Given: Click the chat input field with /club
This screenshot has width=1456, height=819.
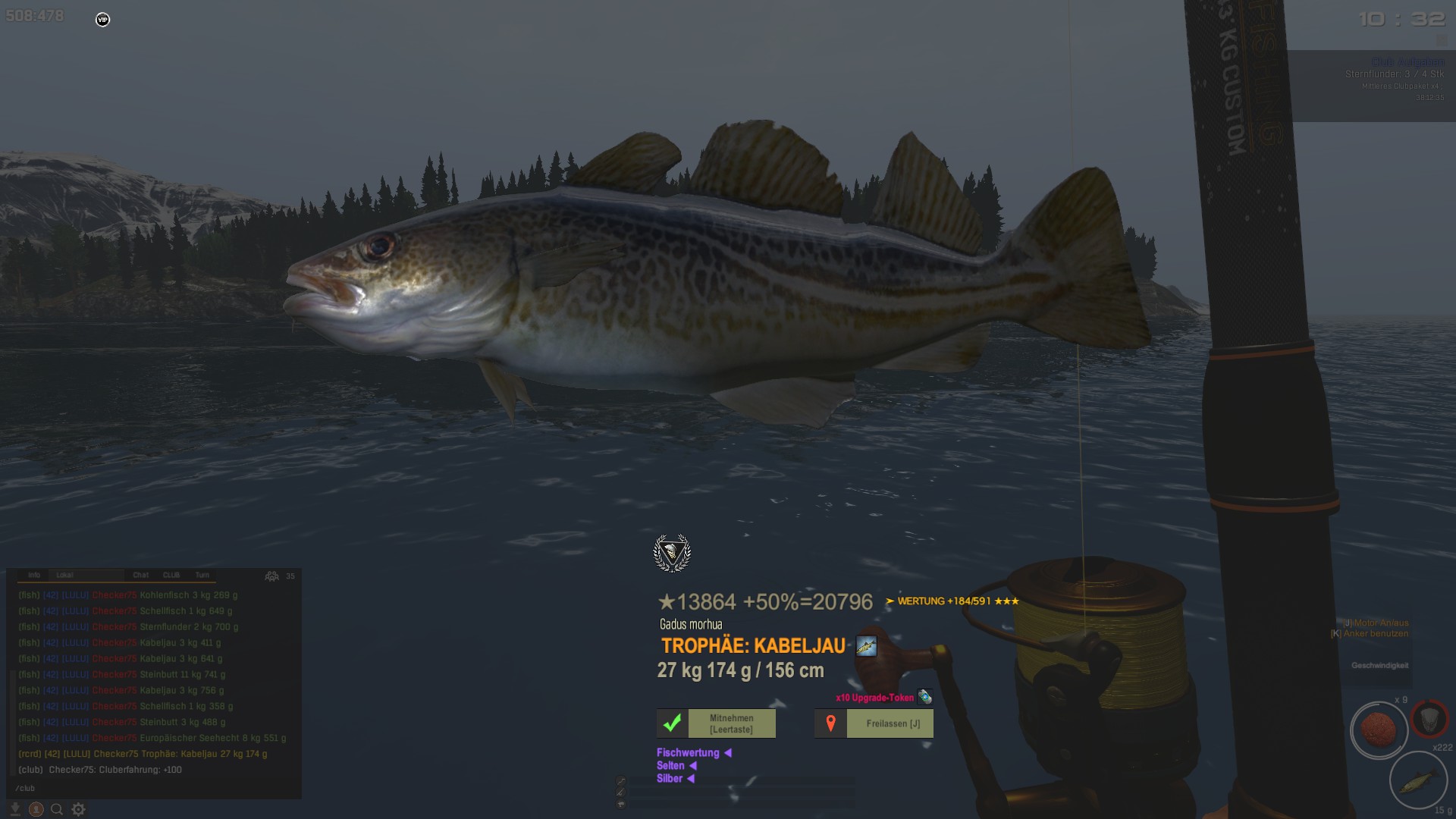Looking at the screenshot, I should point(152,788).
